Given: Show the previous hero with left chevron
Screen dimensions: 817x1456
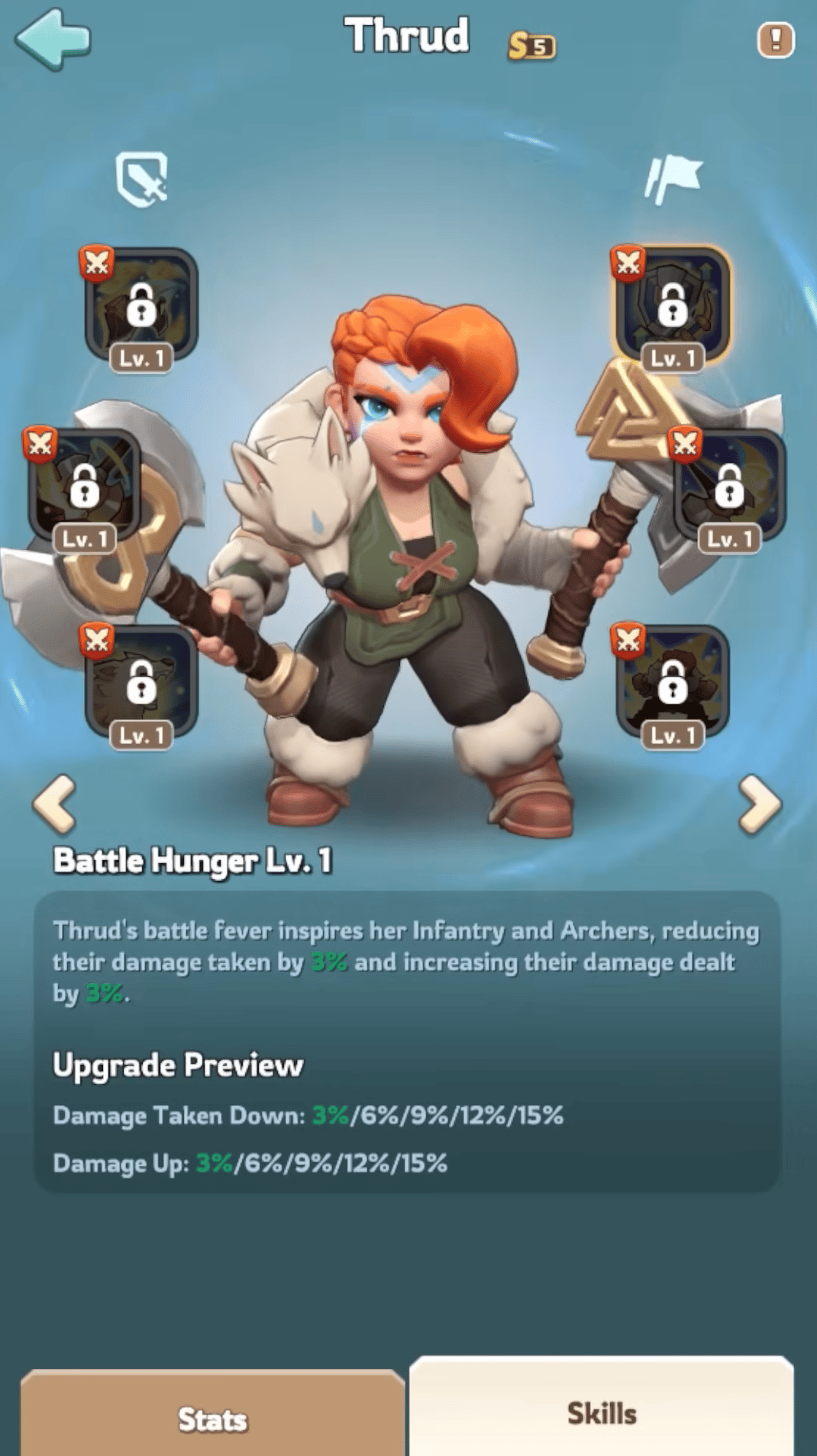Looking at the screenshot, I should pyautogui.click(x=55, y=804).
